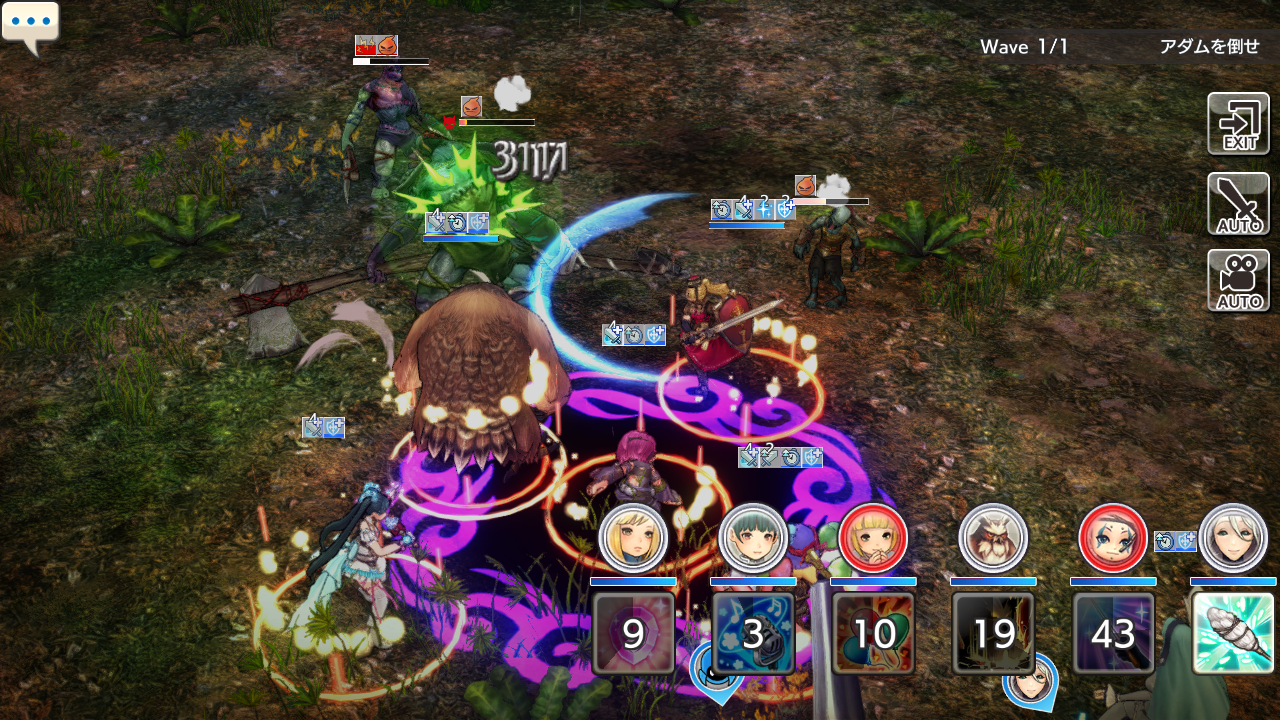Toggle auto camera with the camera AUTO button
The image size is (1280, 720).
[1238, 281]
